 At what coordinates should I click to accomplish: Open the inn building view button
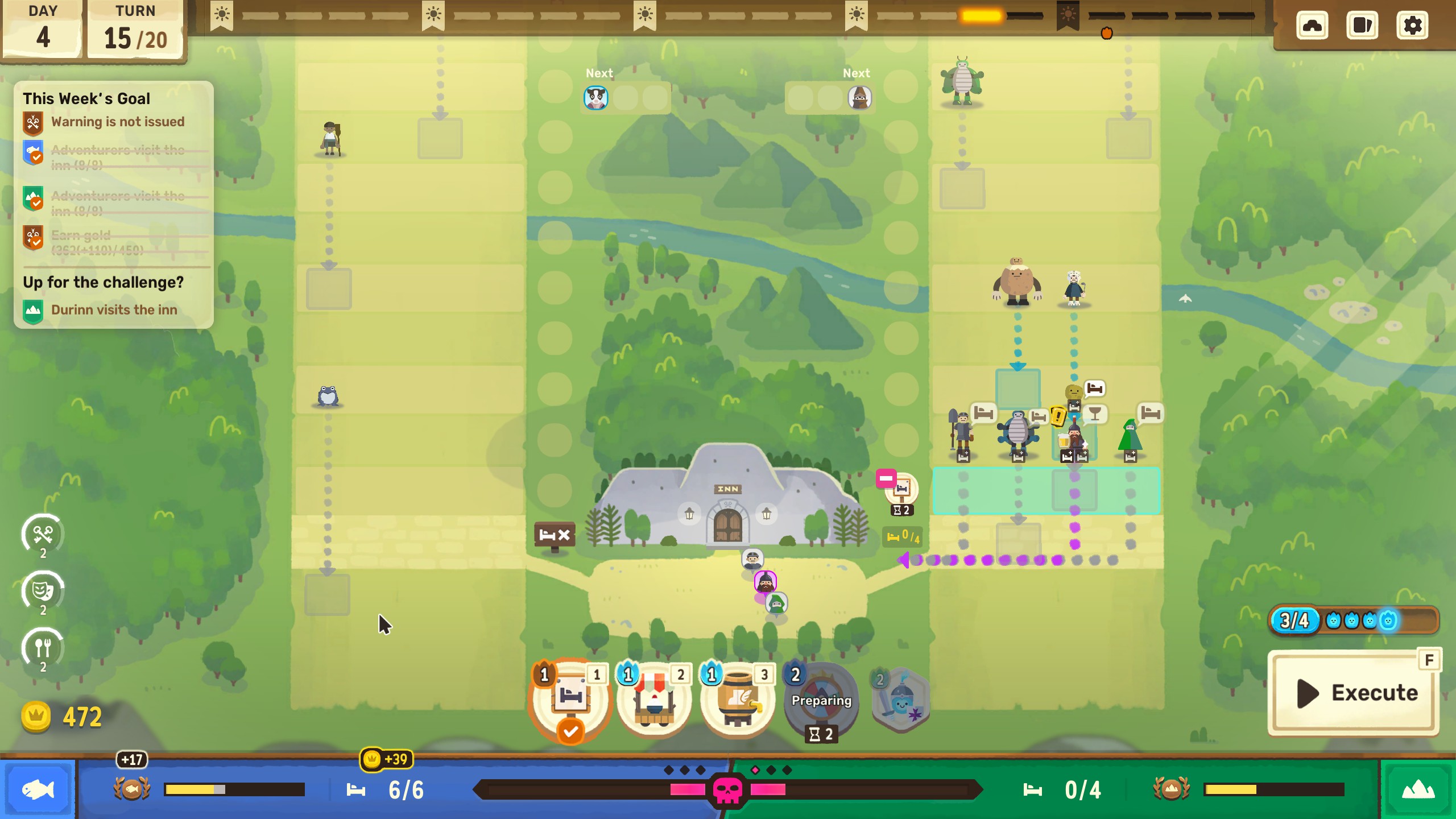tap(1312, 26)
